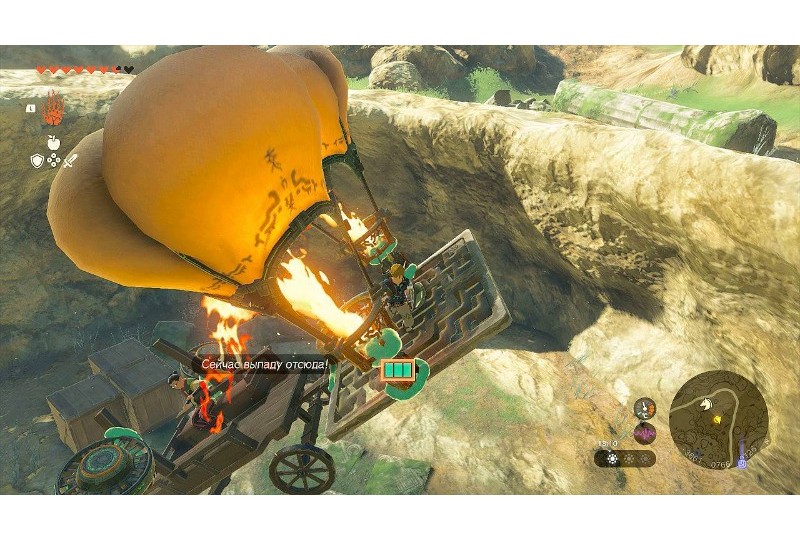Click the temperature gauge icon
The height and width of the screenshot is (540, 800).
pyautogui.click(x=645, y=406)
